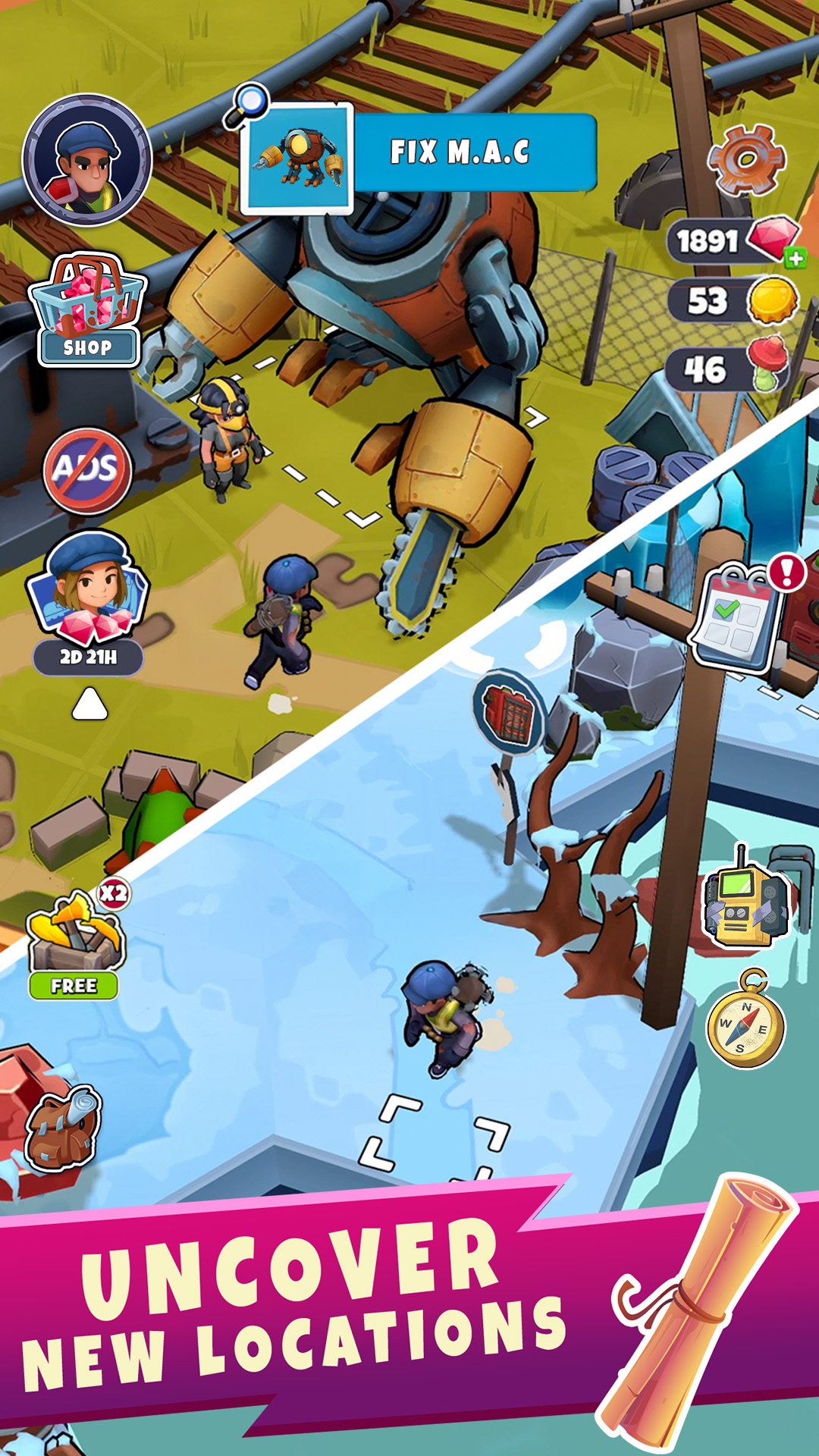Open the backpack inventory

pos(63,1125)
